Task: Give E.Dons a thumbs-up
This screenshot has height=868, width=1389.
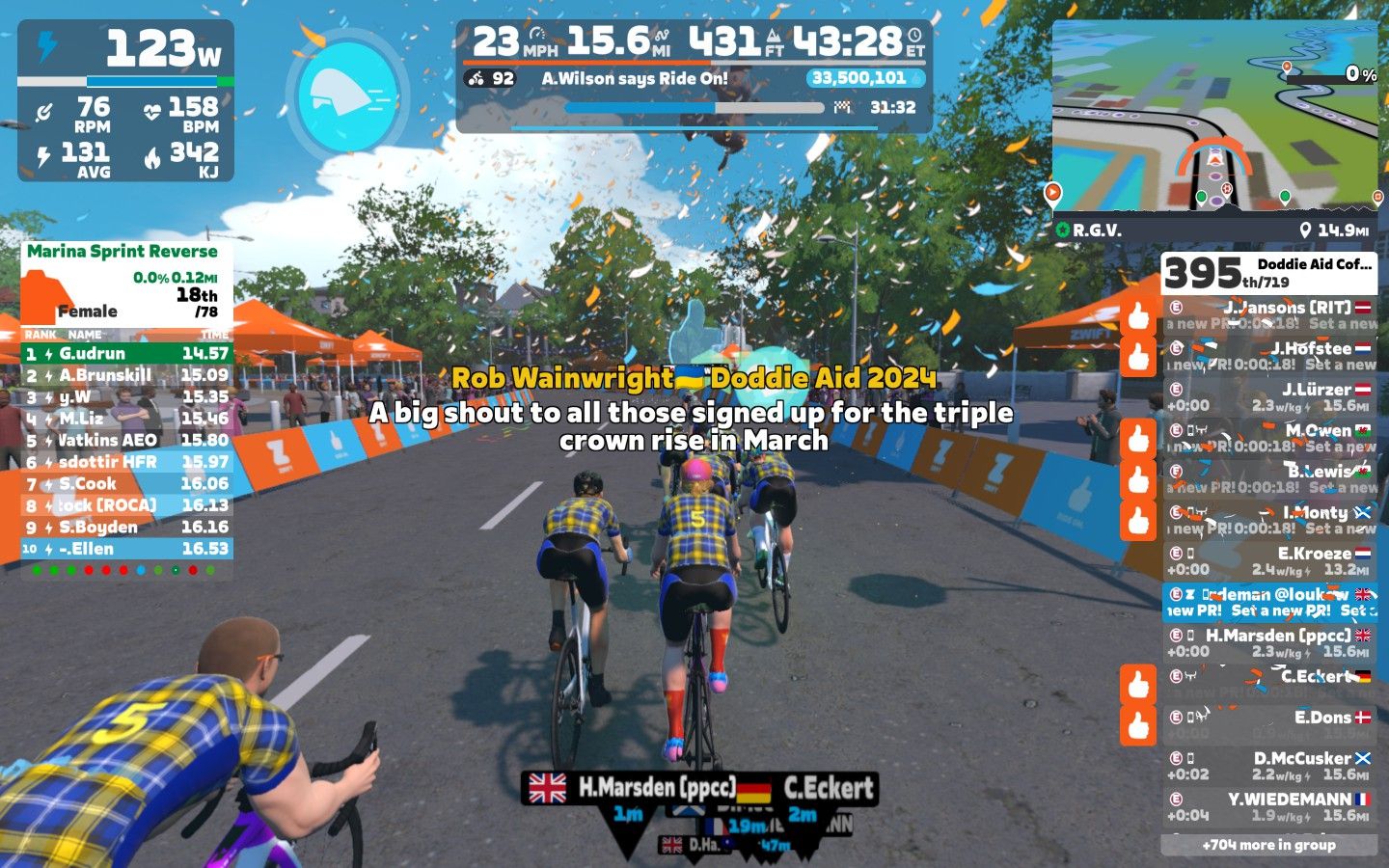Action: coord(1138,725)
